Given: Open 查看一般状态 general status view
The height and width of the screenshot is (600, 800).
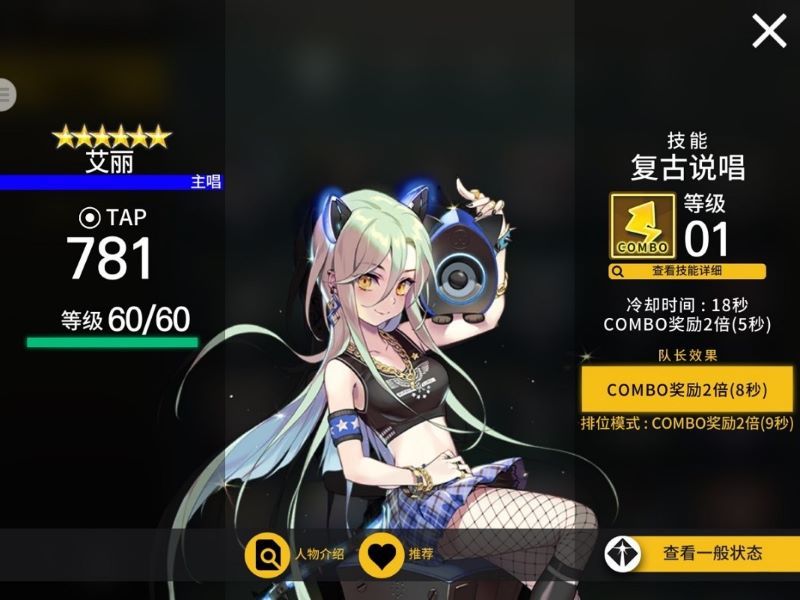Looking at the screenshot, I should (700, 553).
